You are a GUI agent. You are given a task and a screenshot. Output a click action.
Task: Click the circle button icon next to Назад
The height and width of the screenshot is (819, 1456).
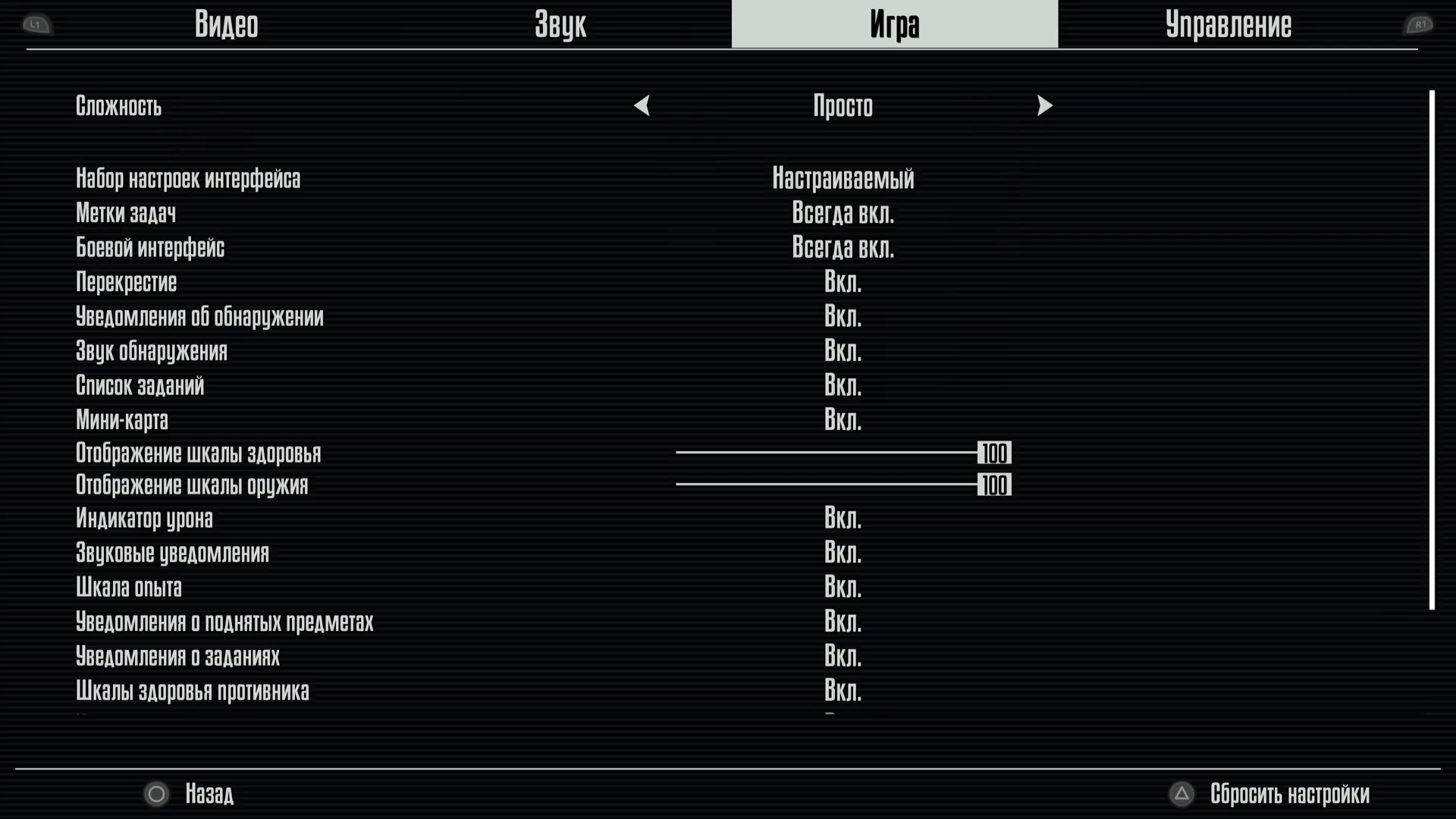[x=157, y=795]
